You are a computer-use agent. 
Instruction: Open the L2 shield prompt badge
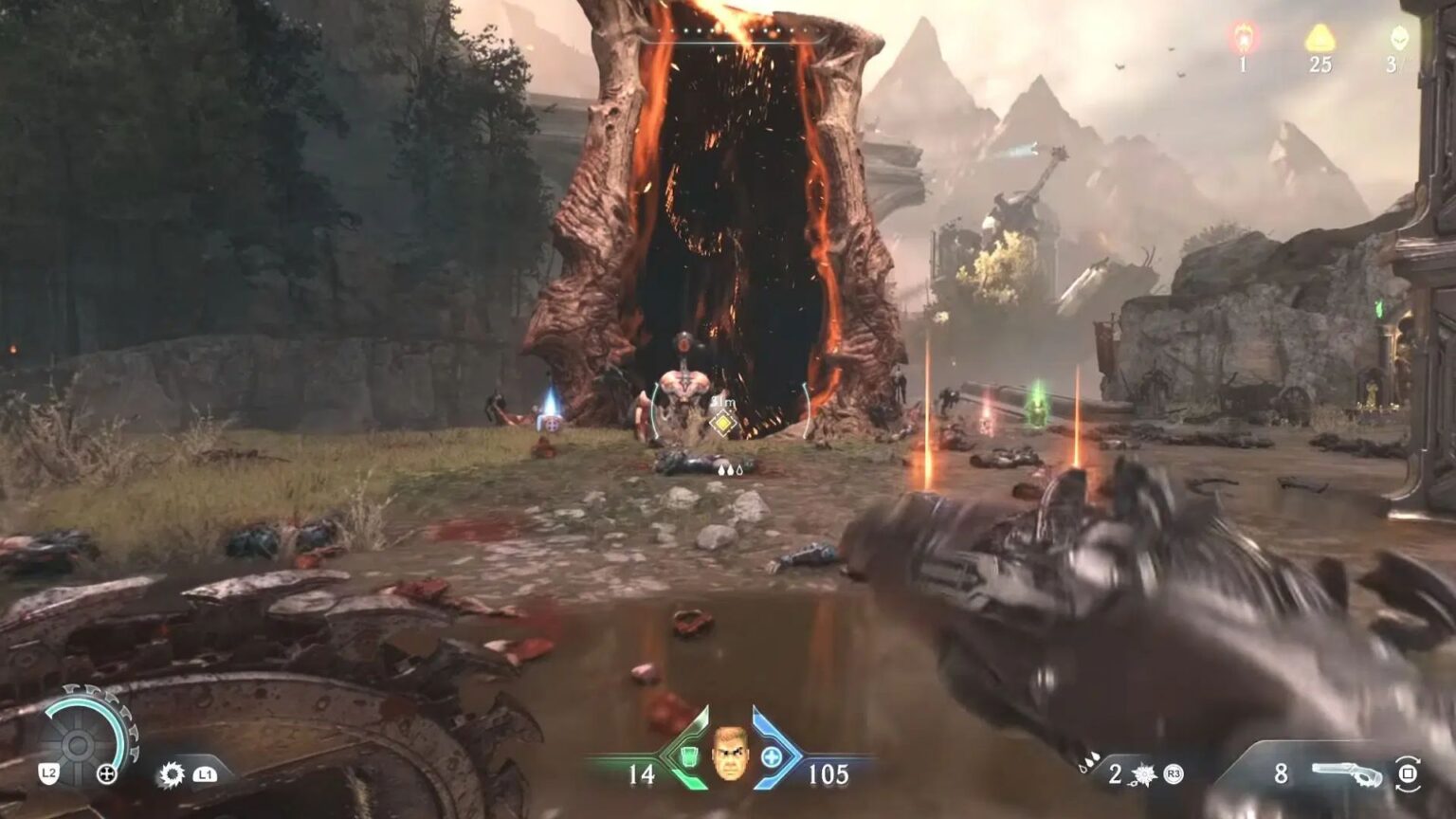[x=47, y=773]
